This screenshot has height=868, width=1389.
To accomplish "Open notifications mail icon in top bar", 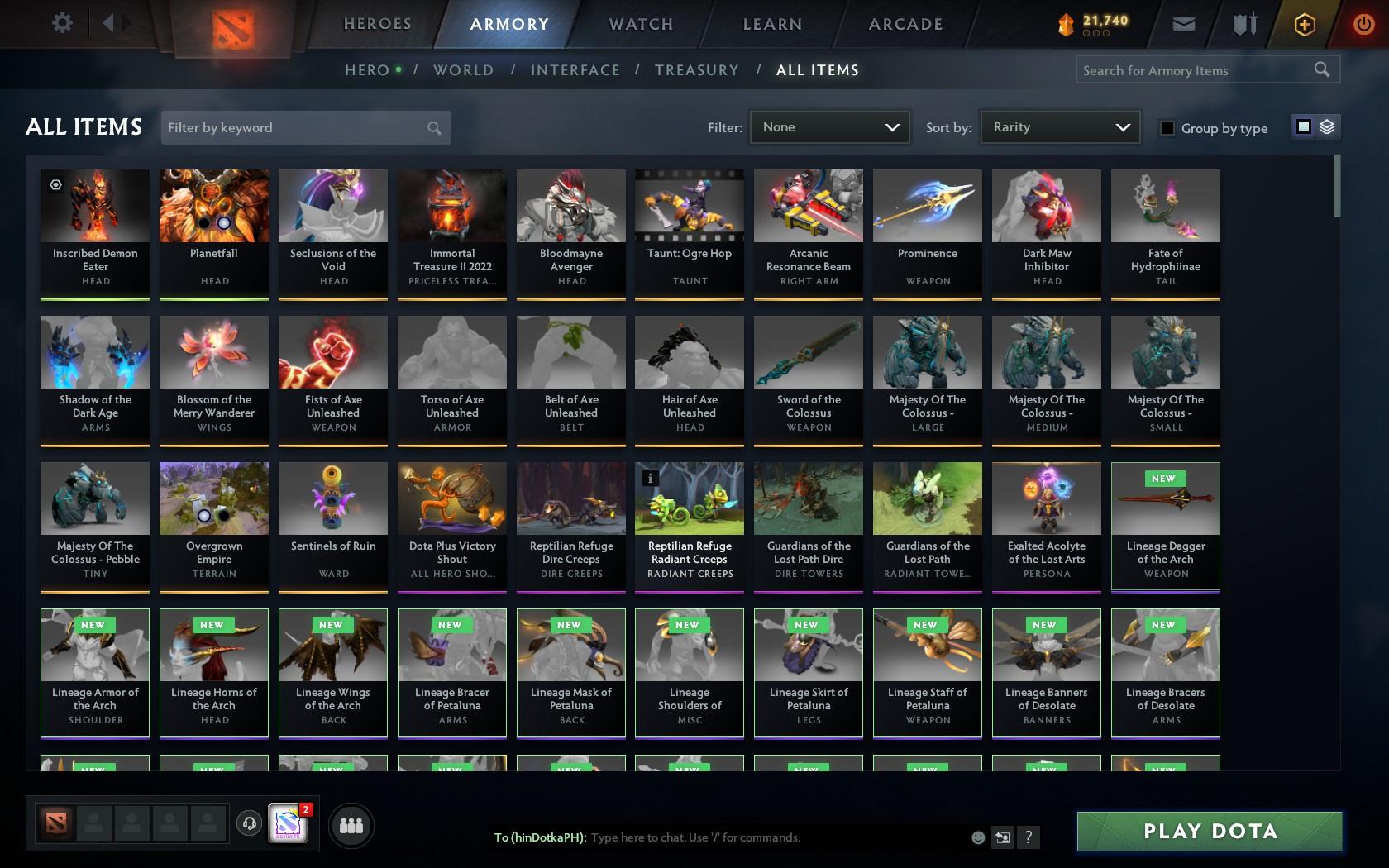I will point(1182,23).
